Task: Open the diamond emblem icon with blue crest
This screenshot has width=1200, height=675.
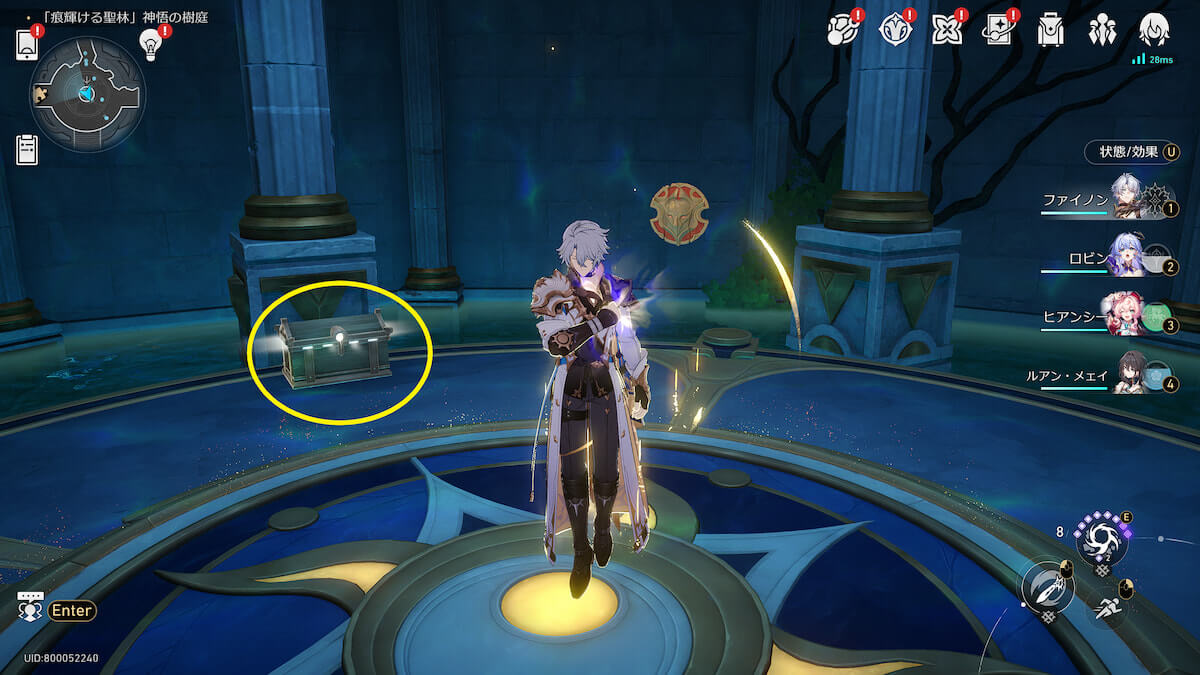Action: point(894,30)
